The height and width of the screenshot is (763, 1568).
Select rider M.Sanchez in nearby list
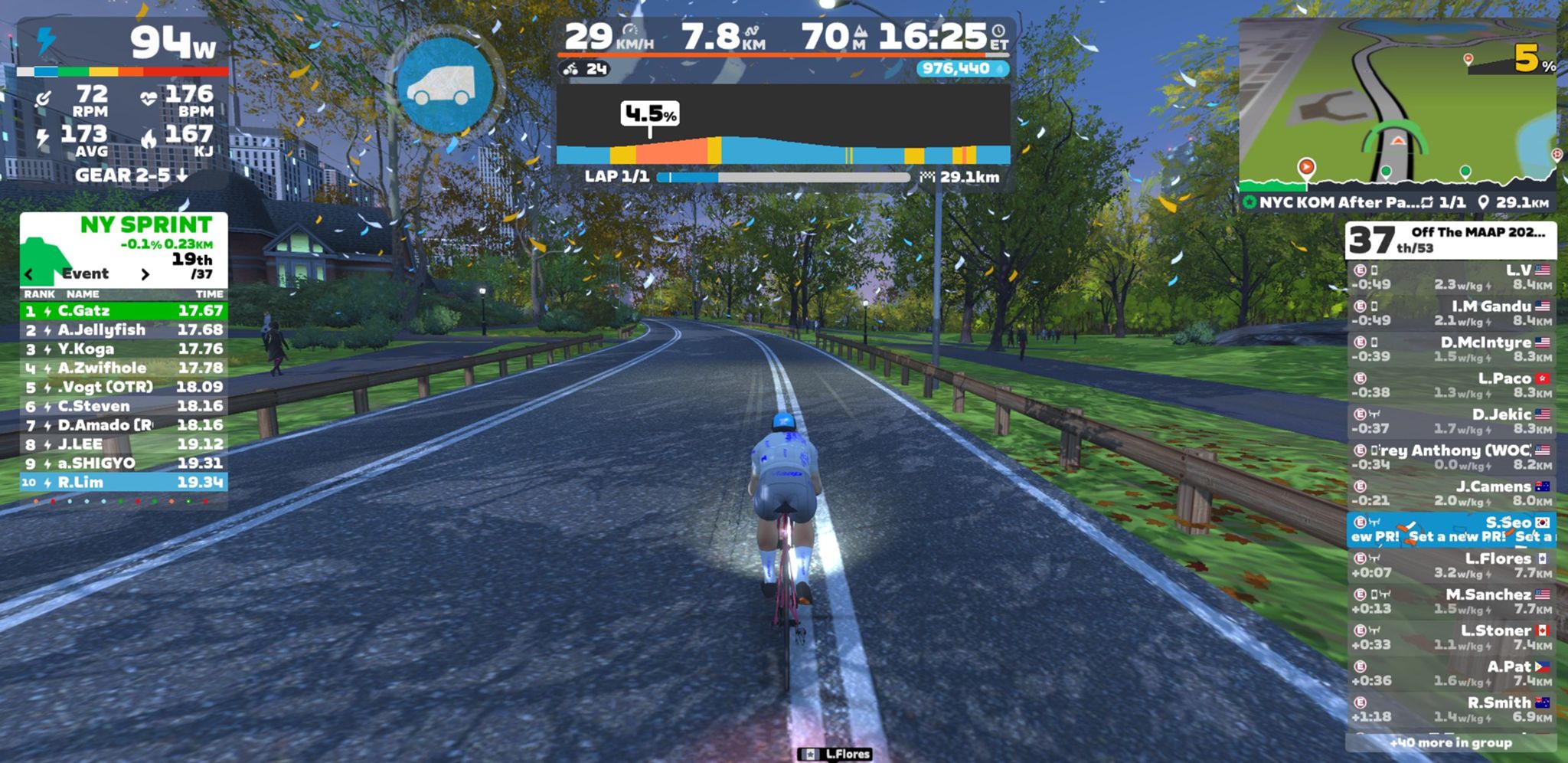click(1451, 601)
